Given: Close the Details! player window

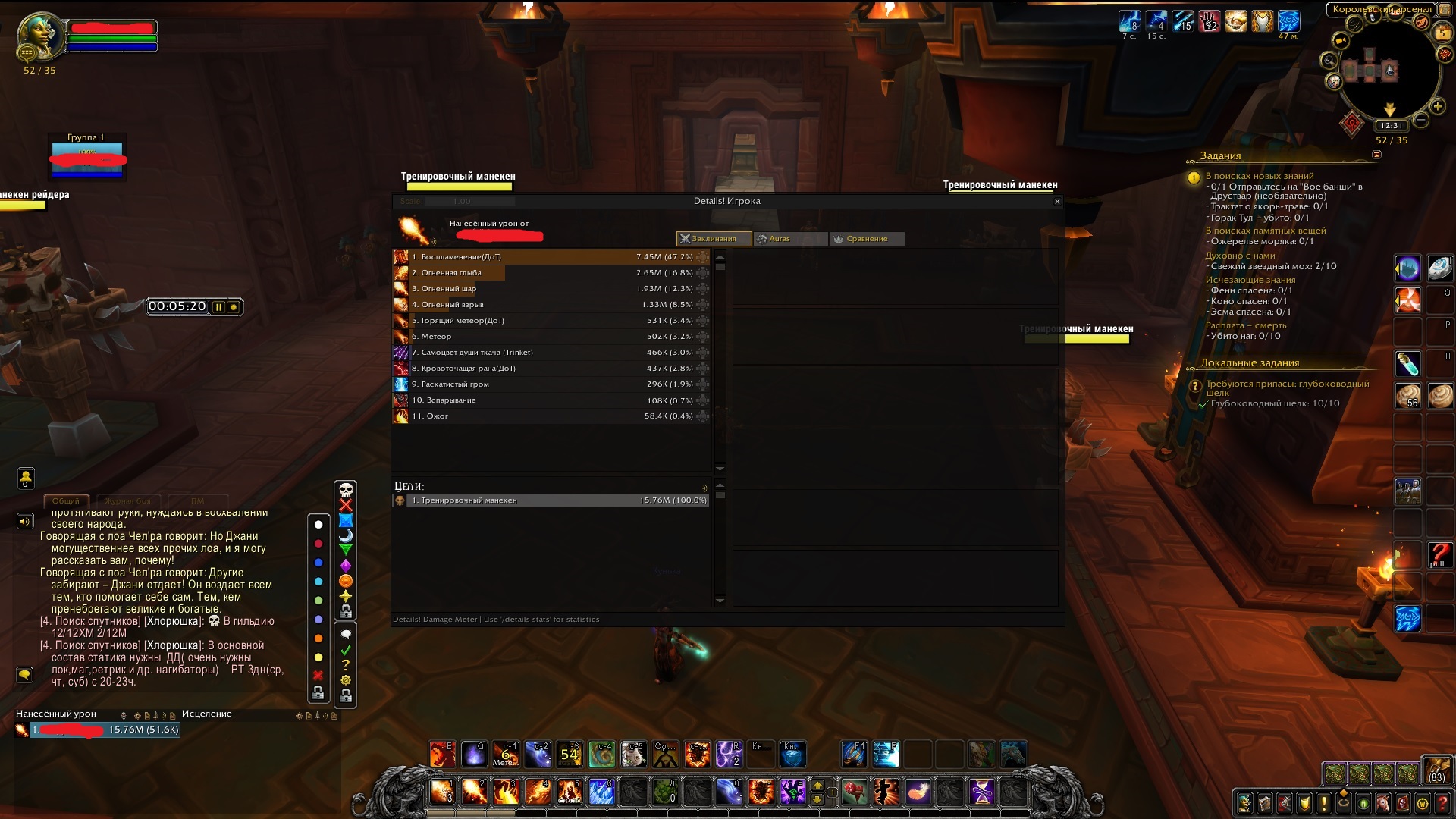Looking at the screenshot, I should click(1057, 202).
